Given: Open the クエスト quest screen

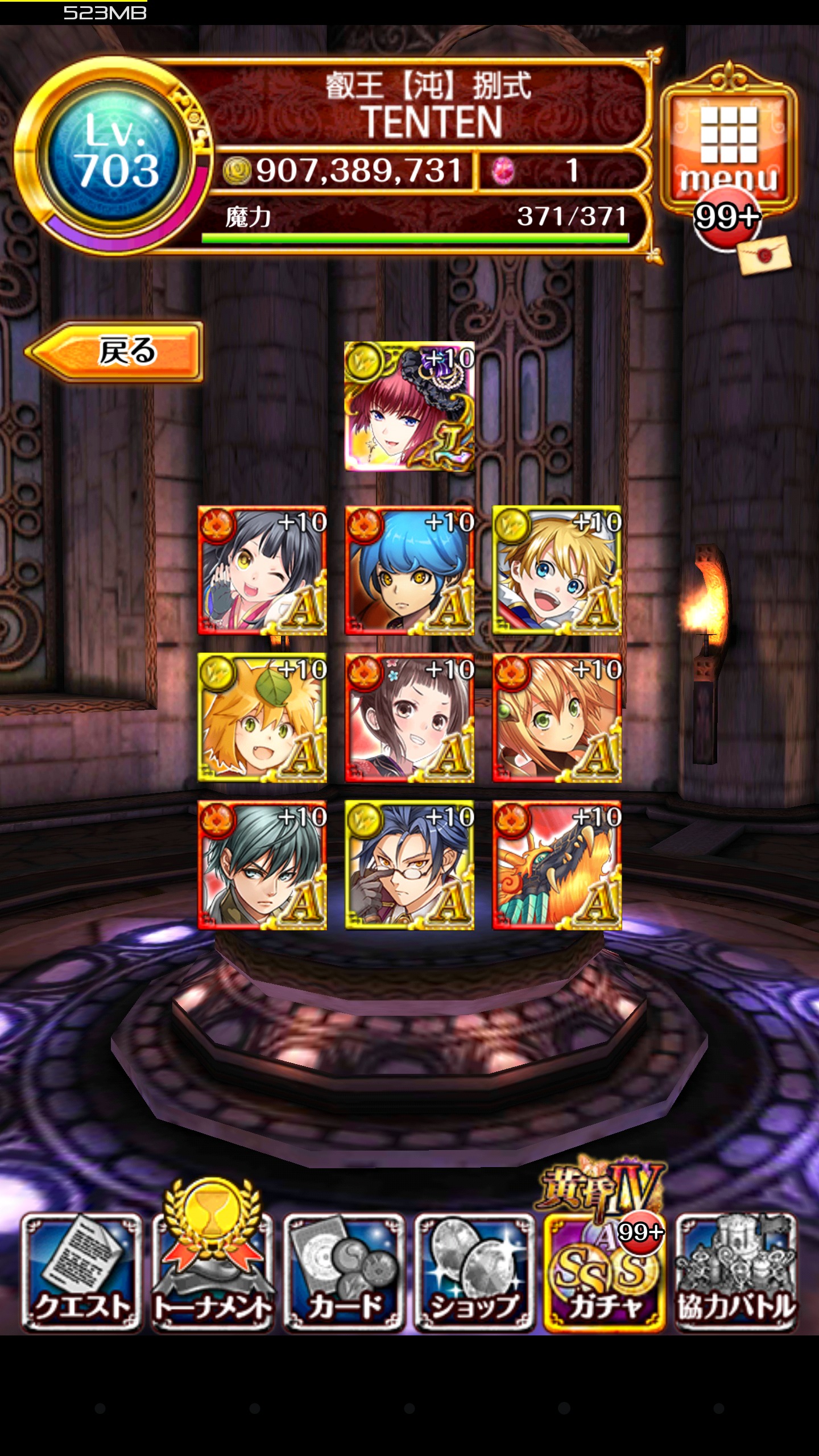Looking at the screenshot, I should pyautogui.click(x=81, y=1272).
